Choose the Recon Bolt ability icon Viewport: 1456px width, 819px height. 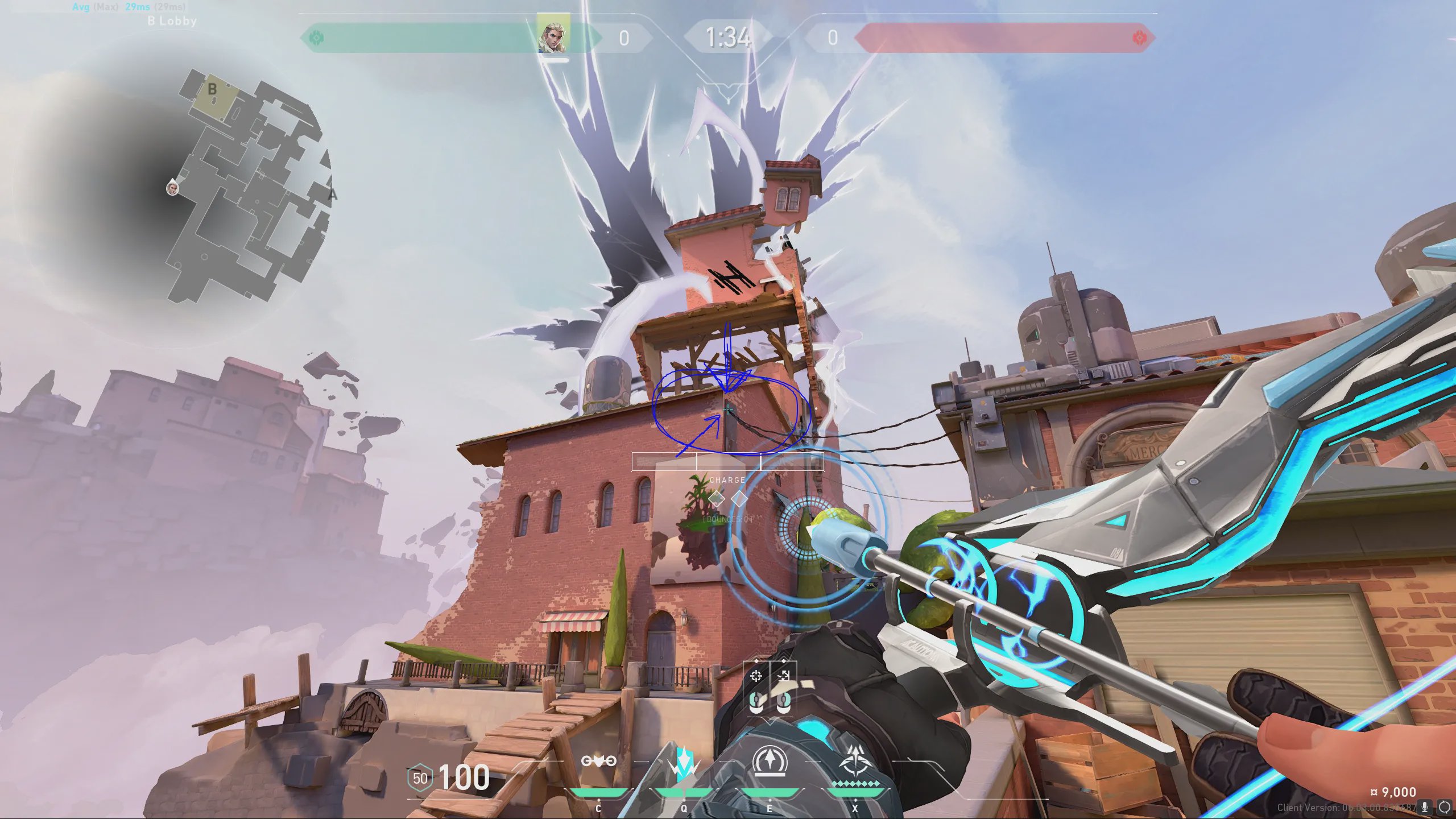[770, 761]
